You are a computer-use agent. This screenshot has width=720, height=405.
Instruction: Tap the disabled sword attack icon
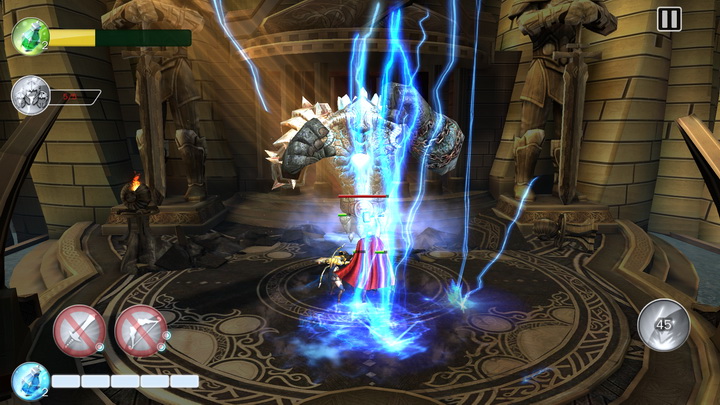coord(79,330)
